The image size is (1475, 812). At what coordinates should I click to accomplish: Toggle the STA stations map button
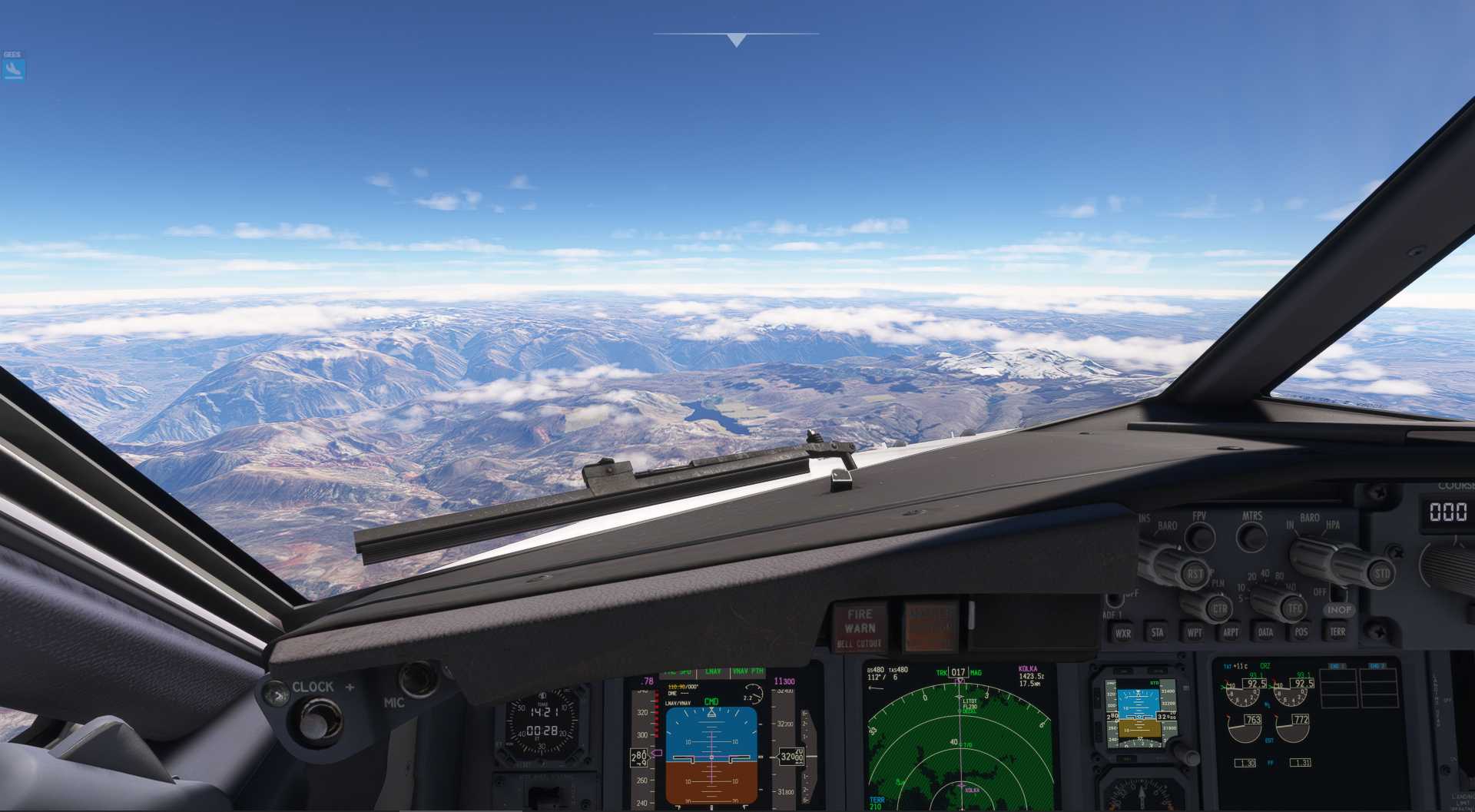tap(1157, 632)
